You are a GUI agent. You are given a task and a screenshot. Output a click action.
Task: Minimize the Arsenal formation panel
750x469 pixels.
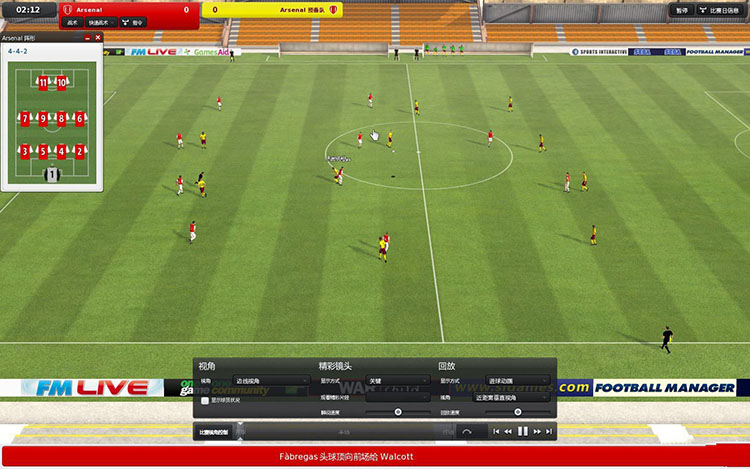point(88,37)
